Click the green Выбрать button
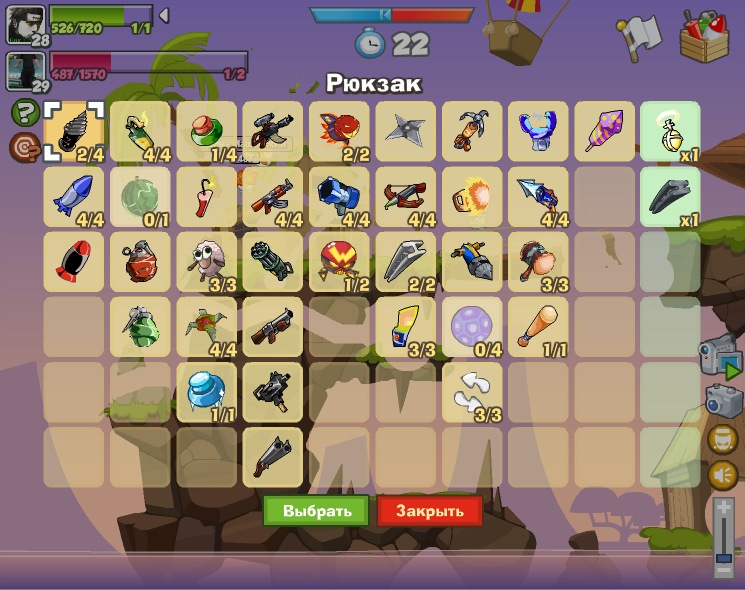 coord(316,511)
